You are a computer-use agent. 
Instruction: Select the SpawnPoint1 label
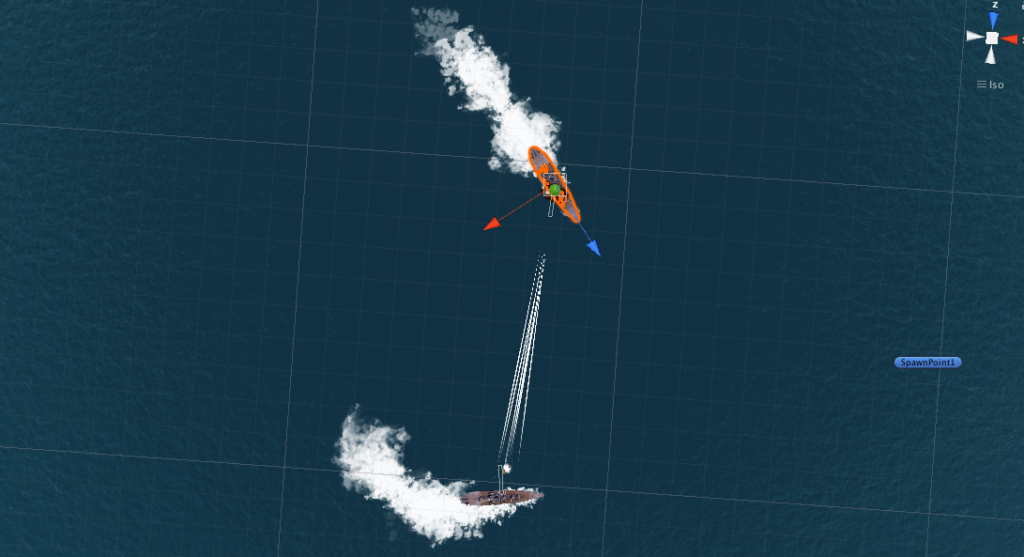coord(928,362)
